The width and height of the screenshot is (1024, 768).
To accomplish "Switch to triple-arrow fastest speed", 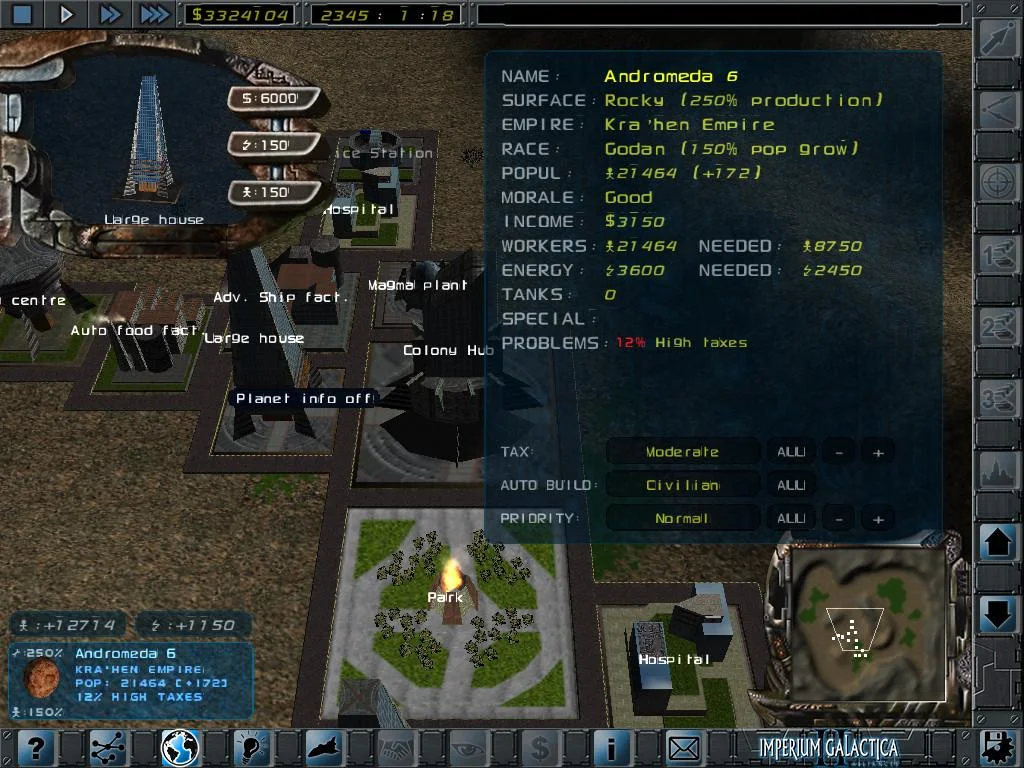I will [x=154, y=14].
